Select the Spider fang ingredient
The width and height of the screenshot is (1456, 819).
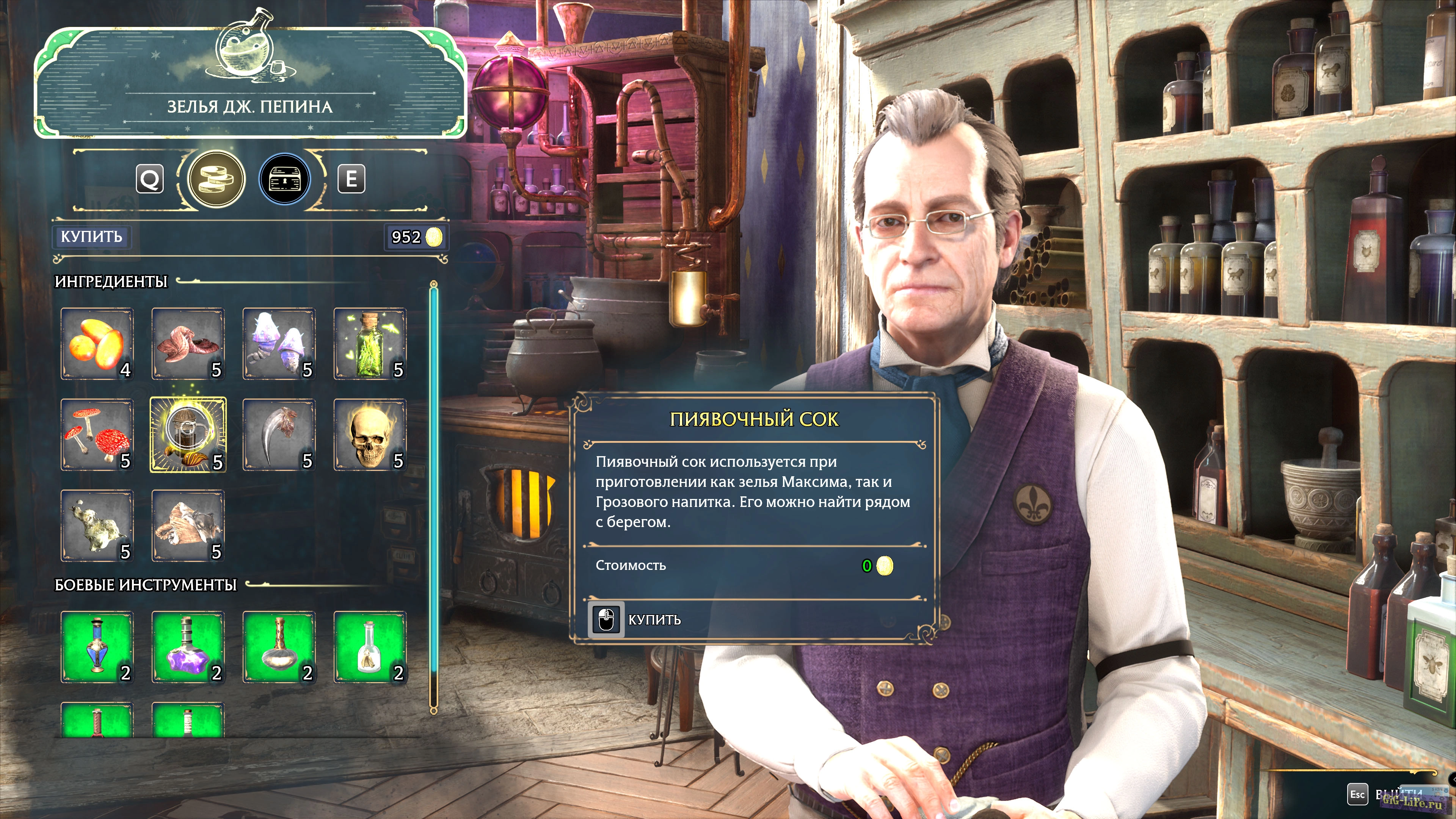tap(279, 435)
